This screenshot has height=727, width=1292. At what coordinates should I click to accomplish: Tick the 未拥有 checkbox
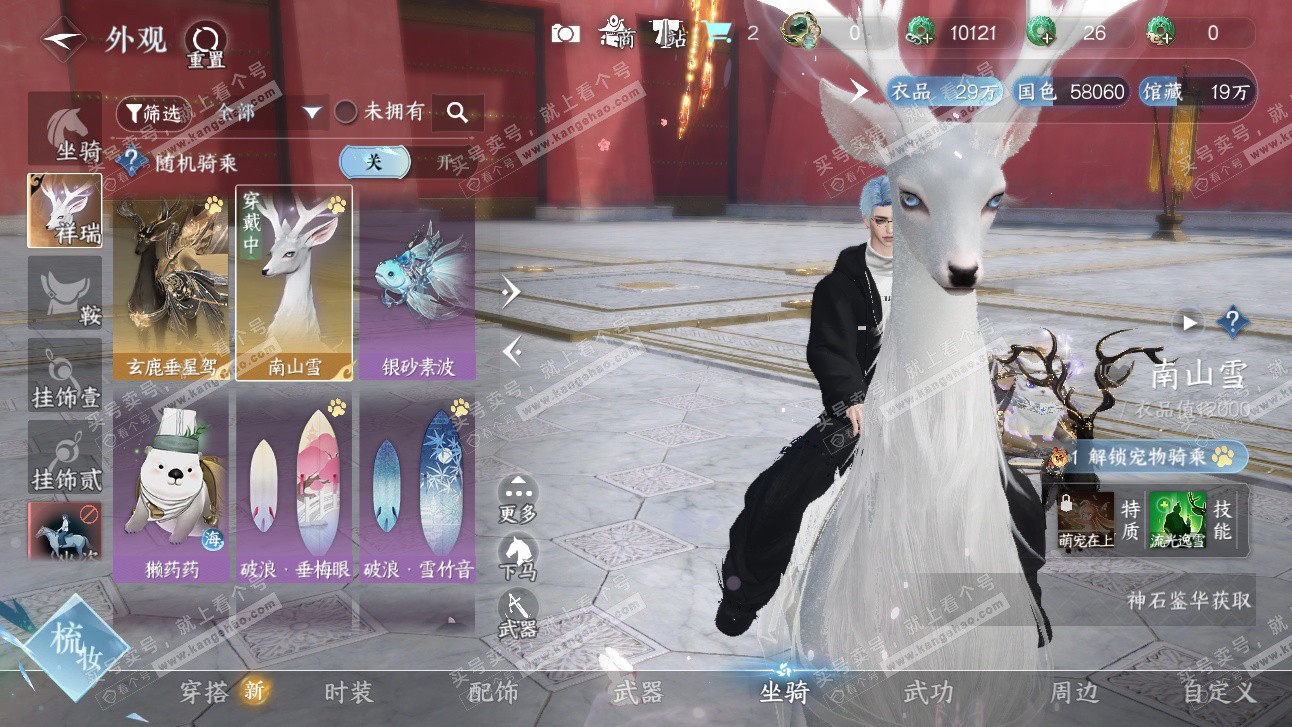(x=345, y=113)
